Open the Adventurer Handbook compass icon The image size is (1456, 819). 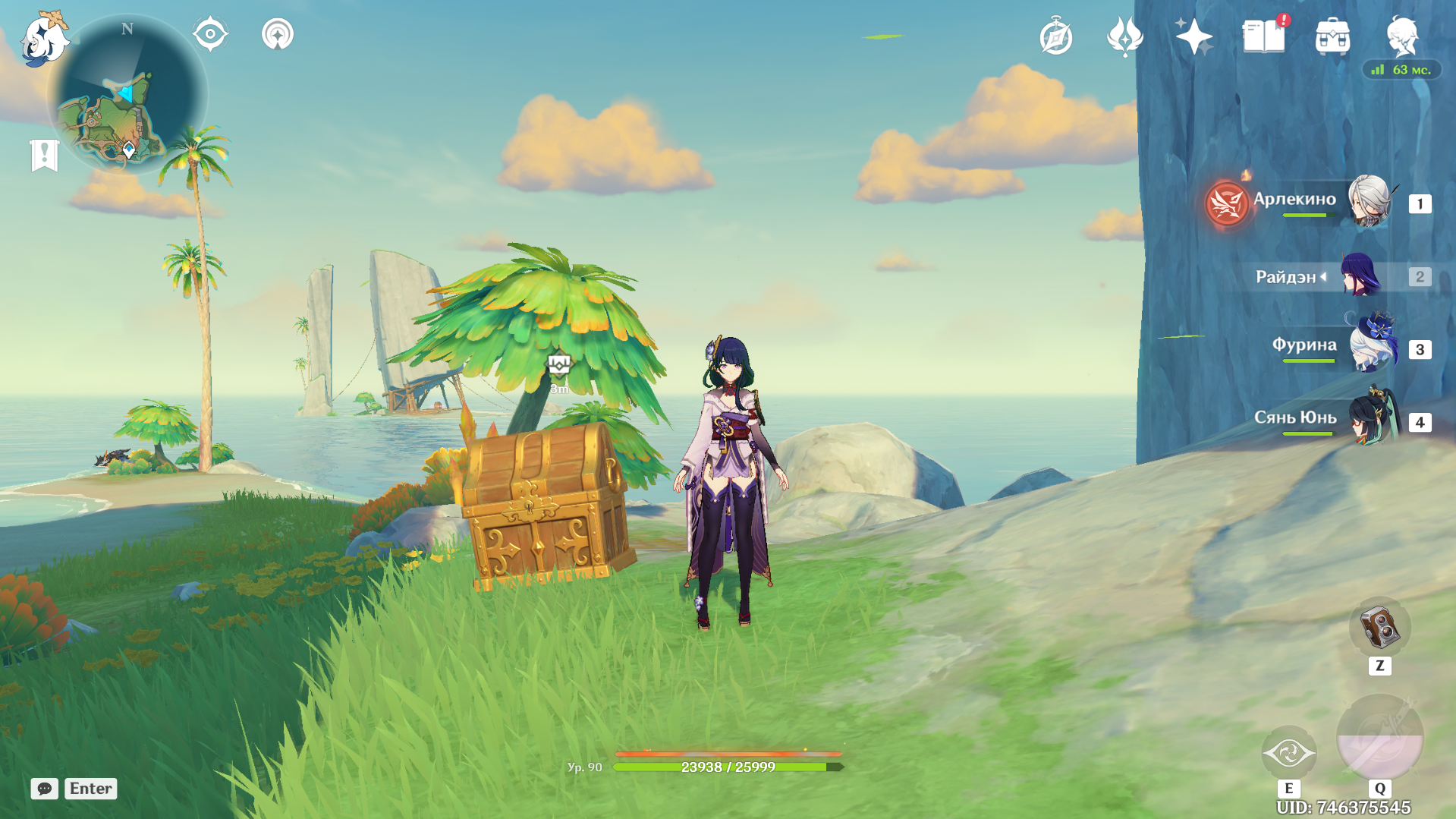point(1055,36)
